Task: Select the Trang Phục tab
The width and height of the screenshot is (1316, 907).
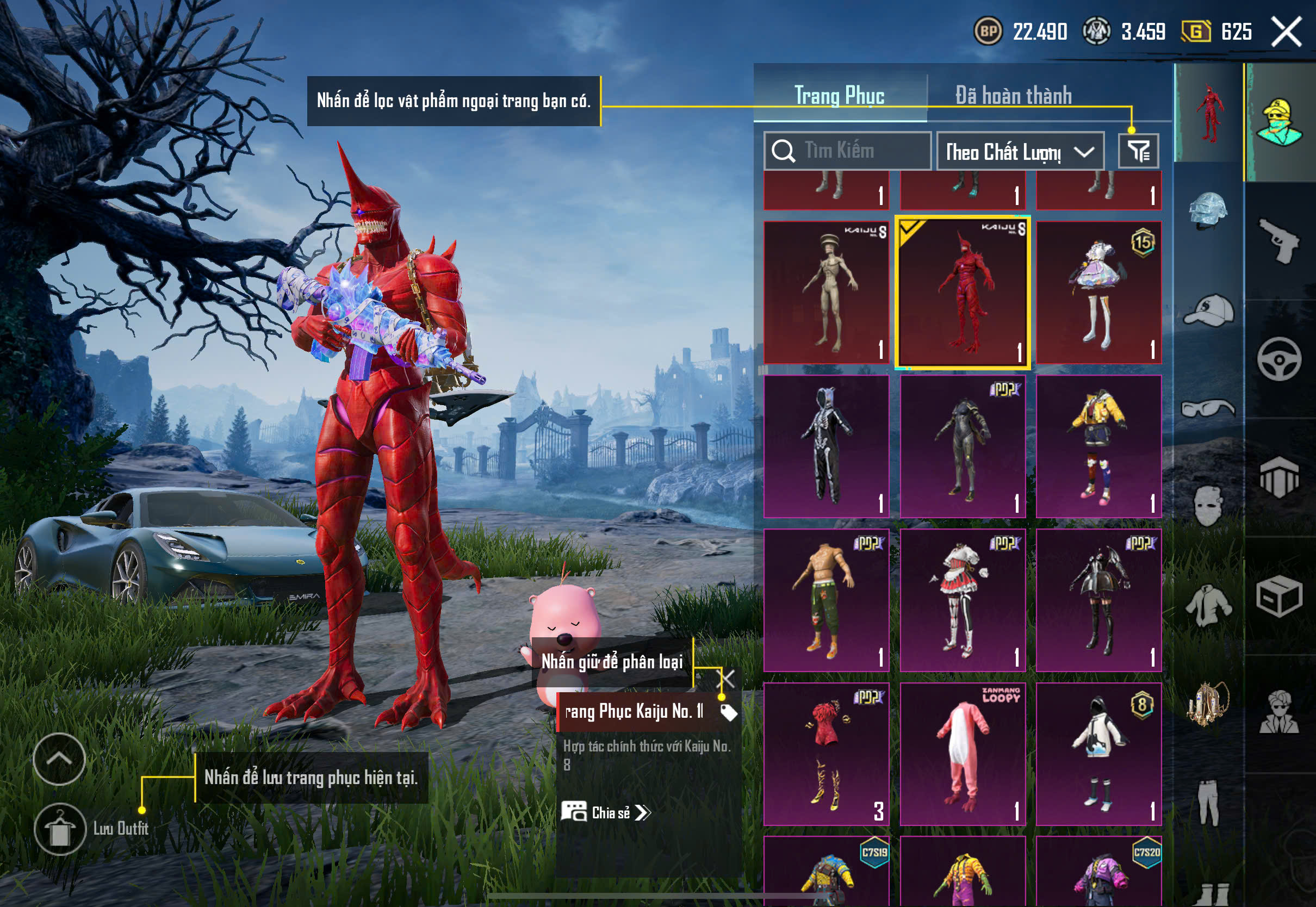Action: [x=839, y=96]
